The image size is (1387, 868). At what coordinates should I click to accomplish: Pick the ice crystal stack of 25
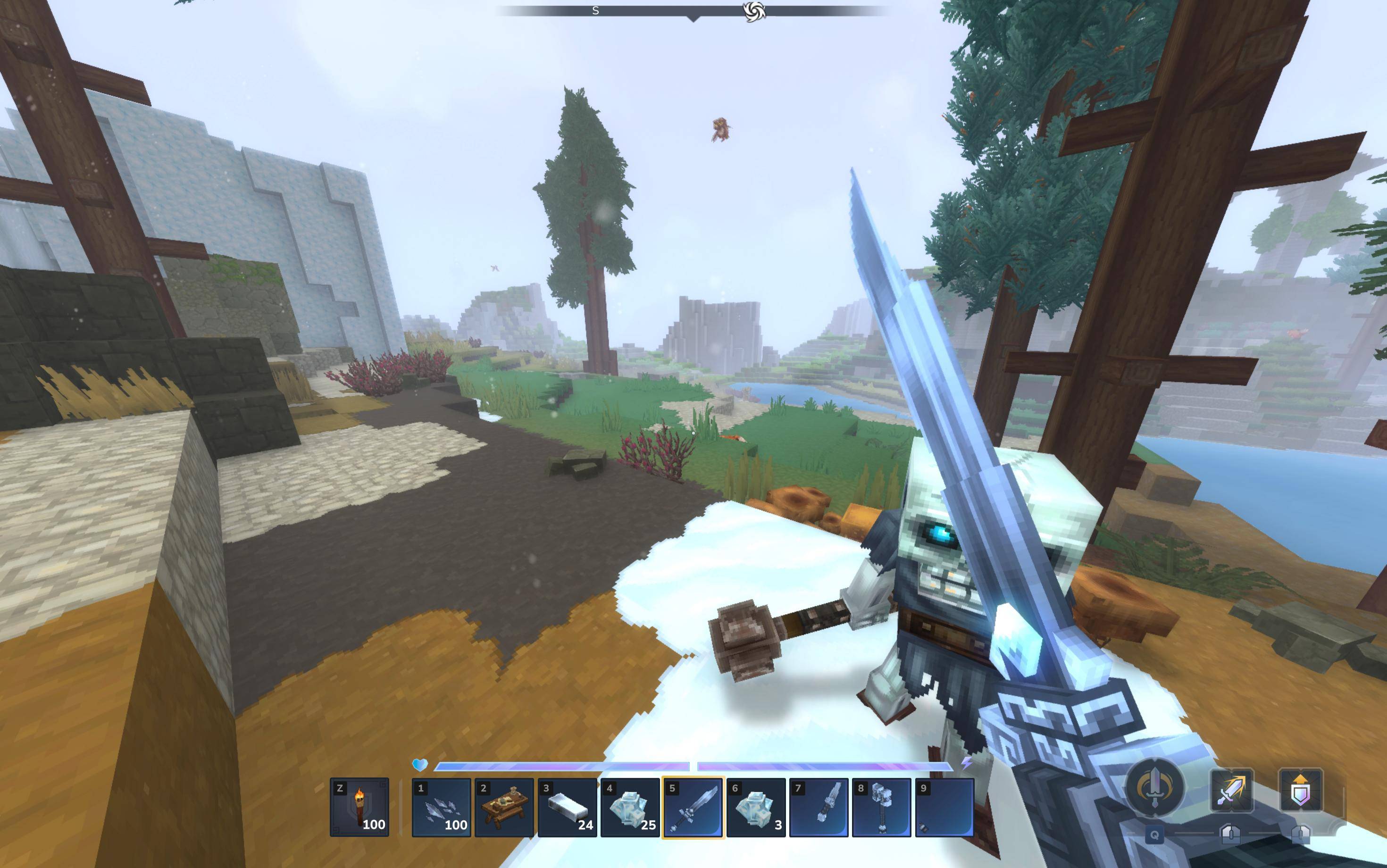click(x=630, y=807)
